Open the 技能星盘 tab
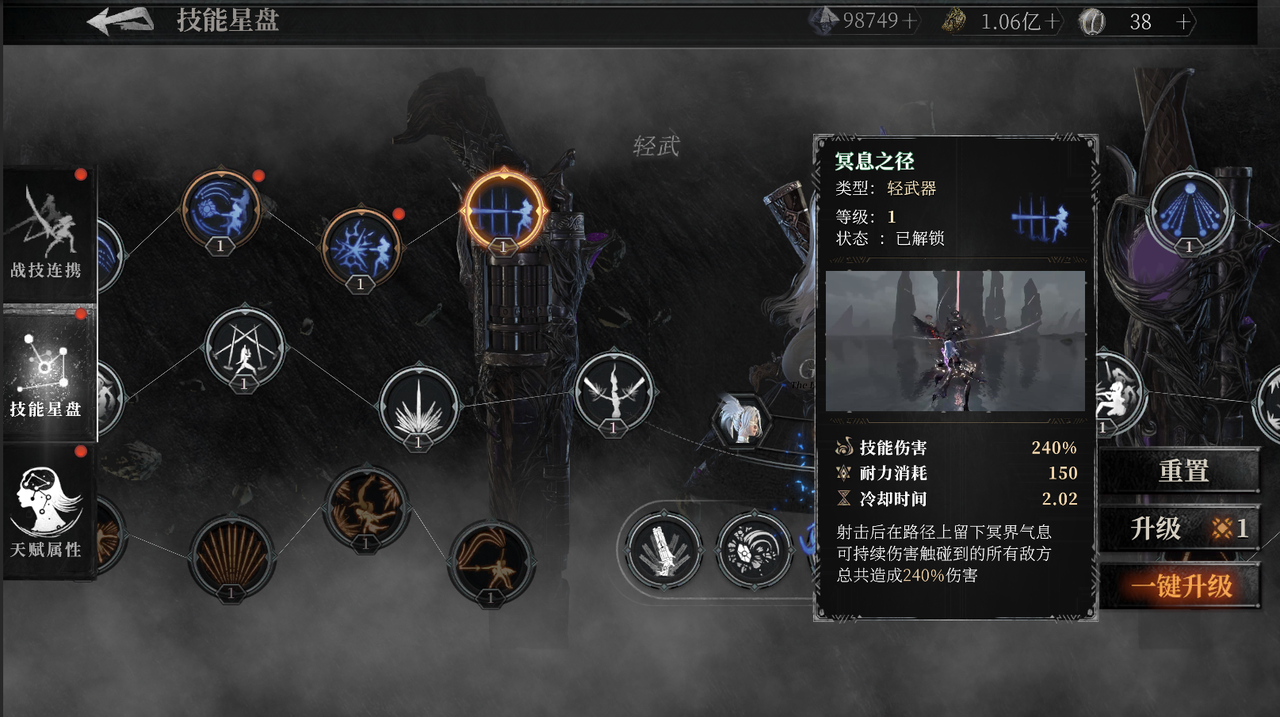Viewport: 1280px width, 717px height. pyautogui.click(x=48, y=375)
